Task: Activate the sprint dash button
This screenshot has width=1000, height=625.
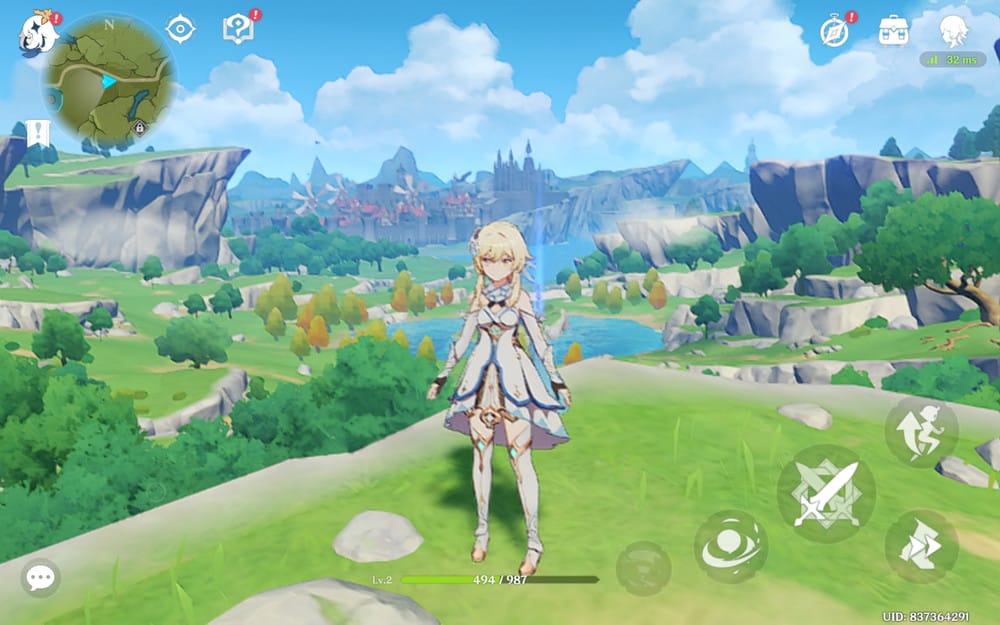Action: pos(921,546)
